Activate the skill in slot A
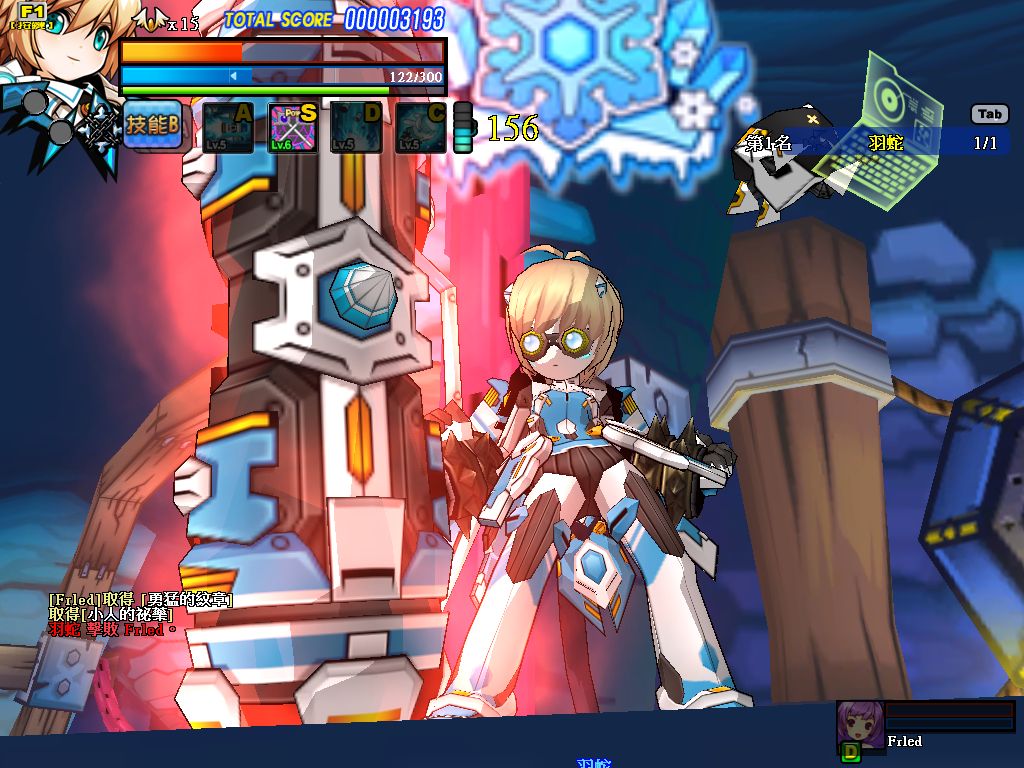The image size is (1024, 768). click(228, 128)
